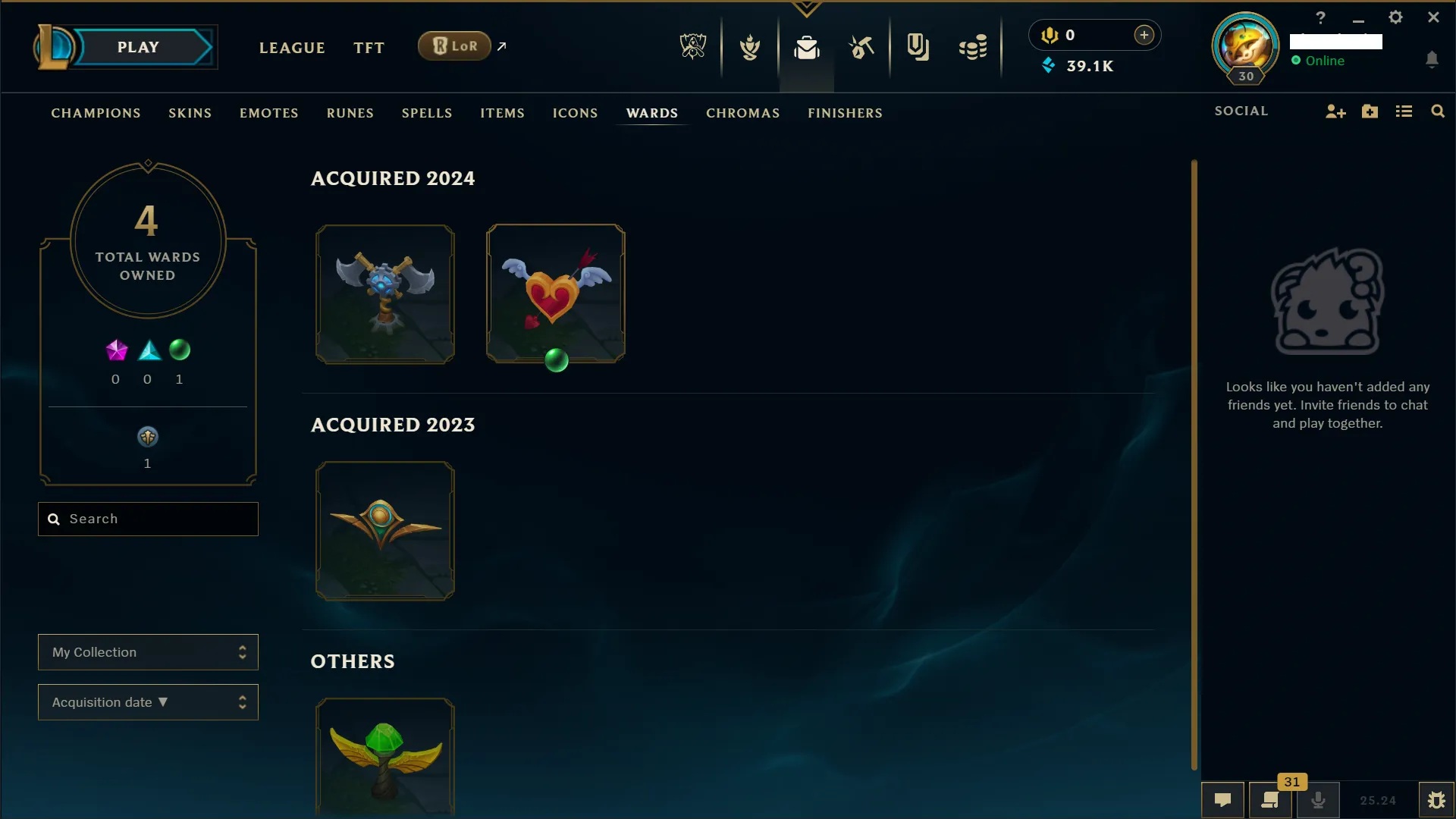Switch to the CHROMAS tab
This screenshot has height=819, width=1456.
[x=742, y=113]
